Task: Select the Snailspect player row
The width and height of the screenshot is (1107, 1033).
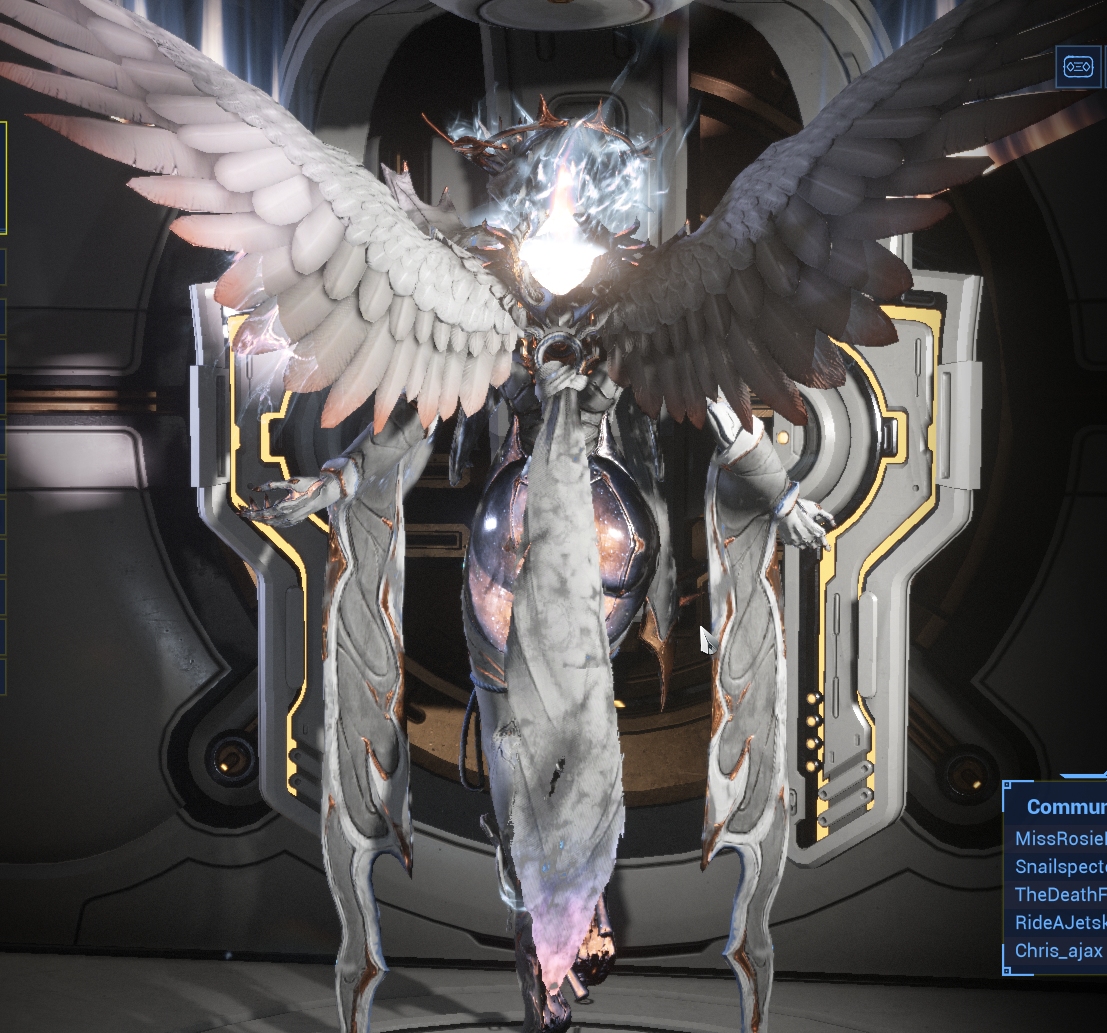Action: (1060, 866)
